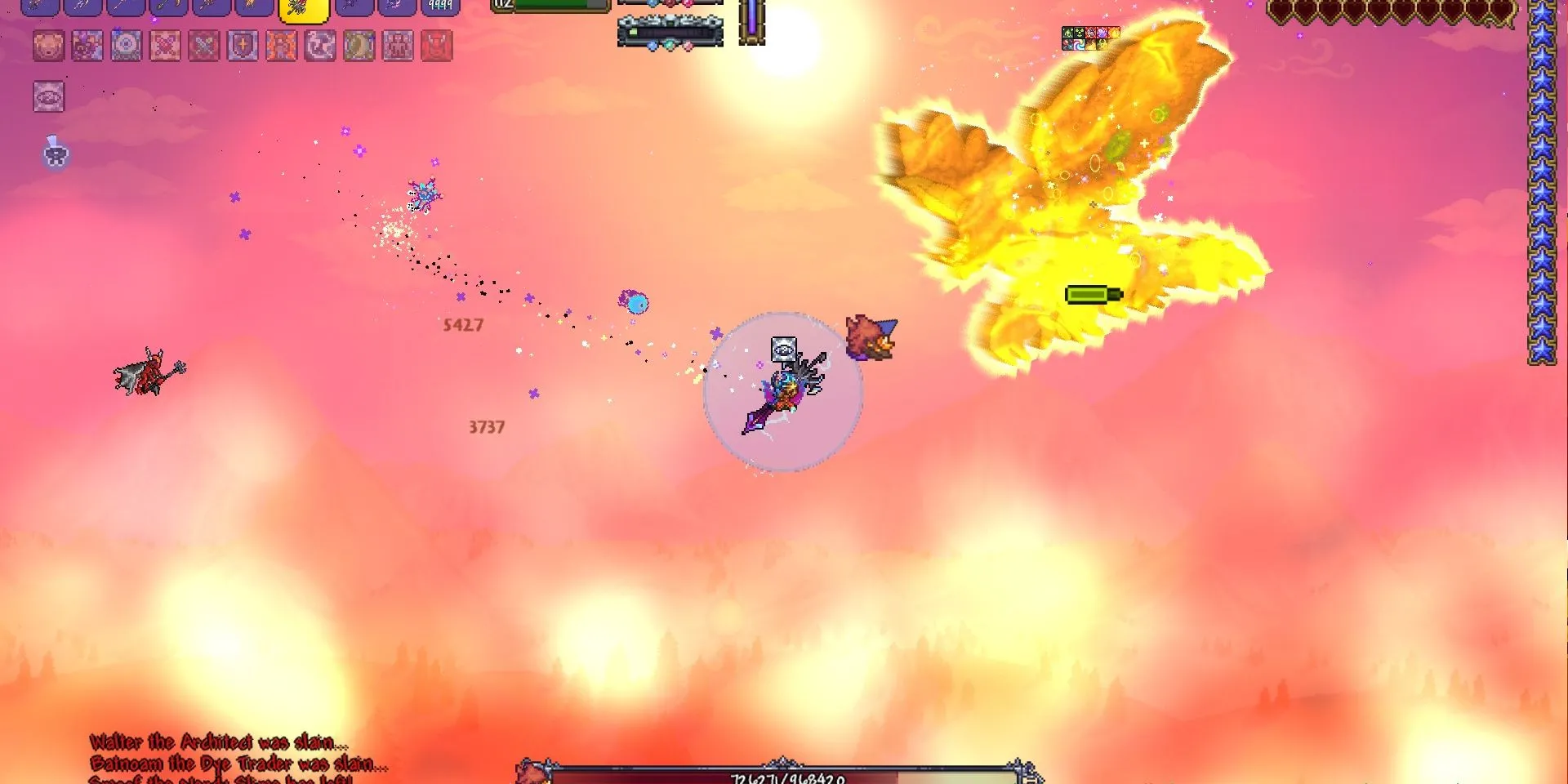
Task: Click the heart pattern buff icon
Action: coord(166,46)
